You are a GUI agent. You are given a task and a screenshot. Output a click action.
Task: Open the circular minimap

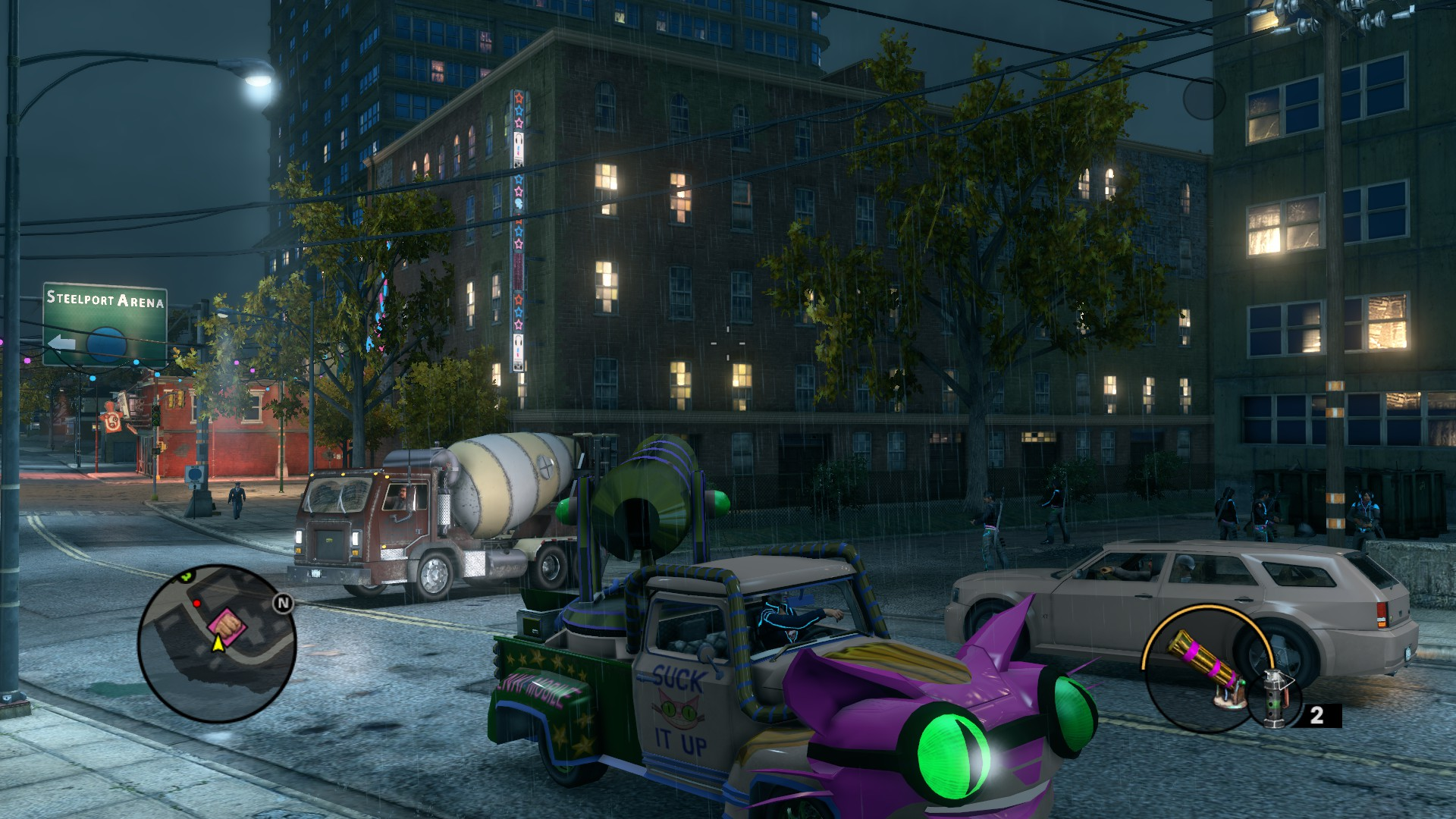[x=216, y=643]
